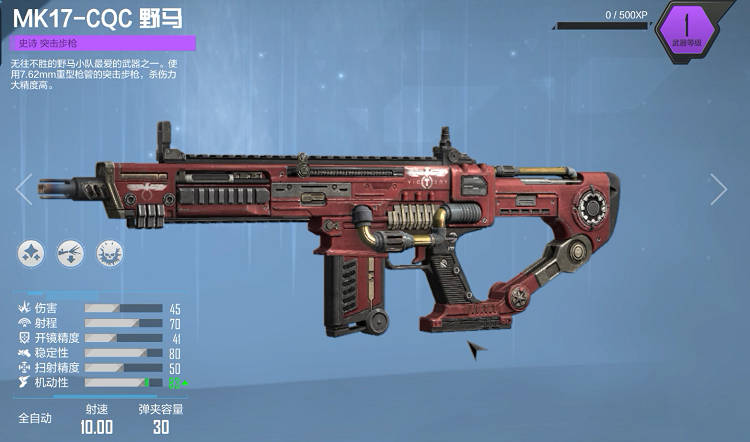Image resolution: width=750 pixels, height=442 pixels.
Task: Select the spiked skull perk icon
Action: (109, 253)
